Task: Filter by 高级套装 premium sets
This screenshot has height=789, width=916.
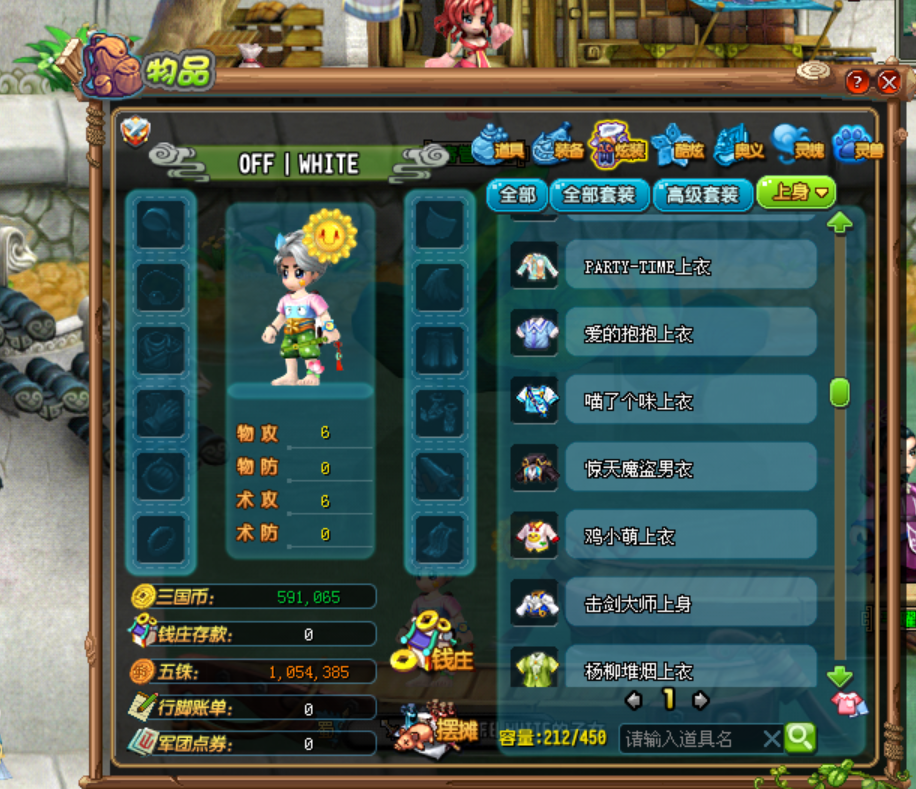Action: coord(703,195)
